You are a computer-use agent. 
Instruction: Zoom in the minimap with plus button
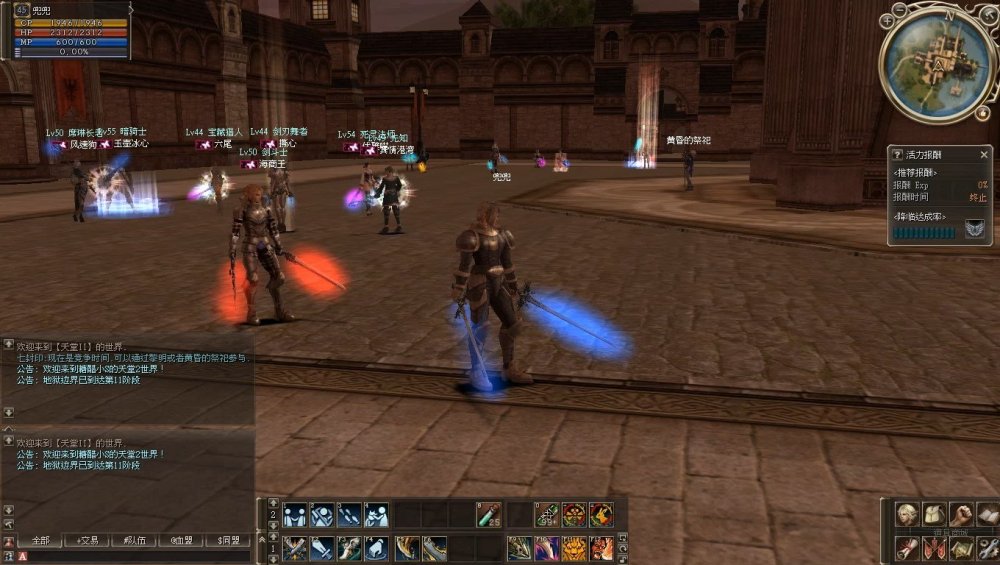pyautogui.click(x=887, y=20)
